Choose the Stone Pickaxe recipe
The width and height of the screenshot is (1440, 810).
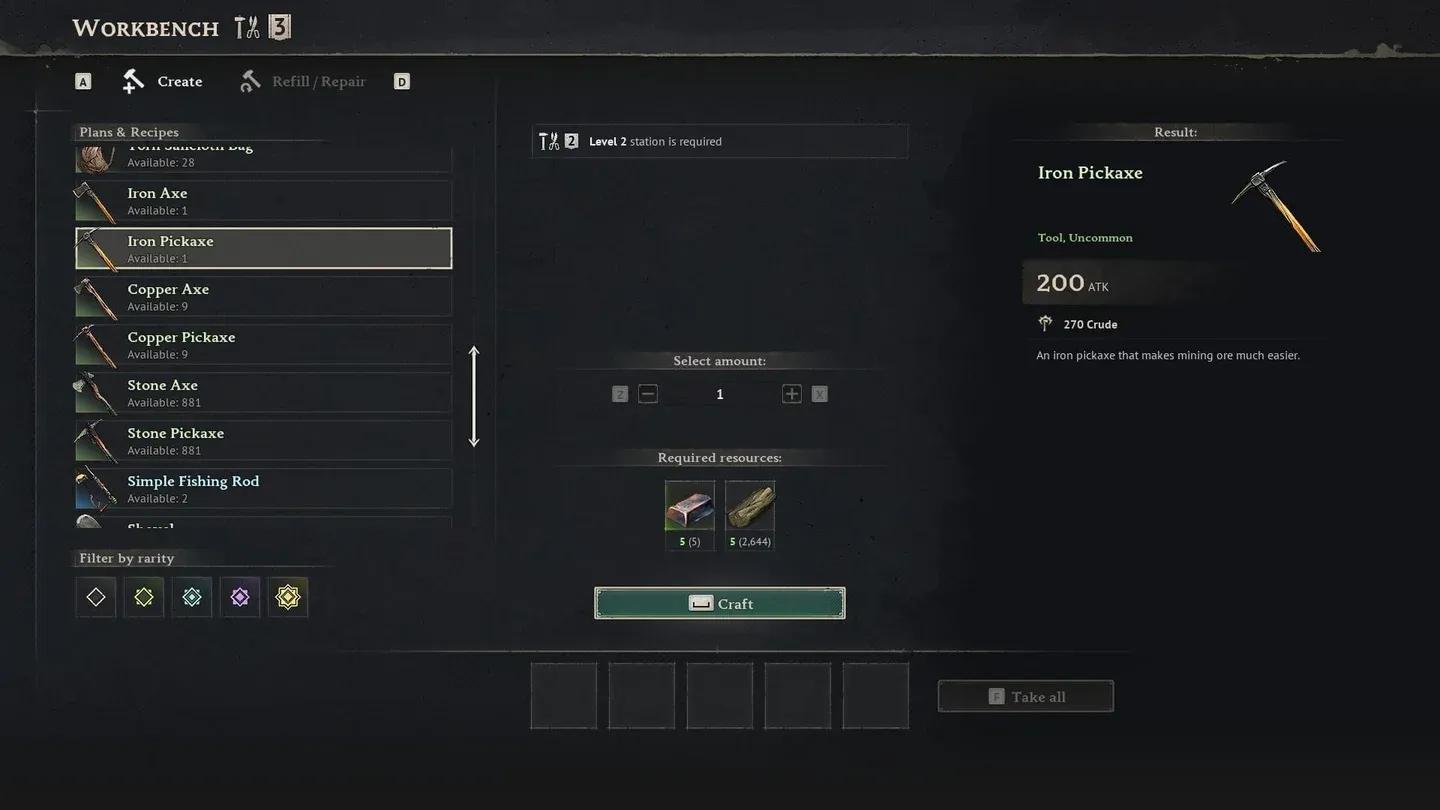click(263, 441)
